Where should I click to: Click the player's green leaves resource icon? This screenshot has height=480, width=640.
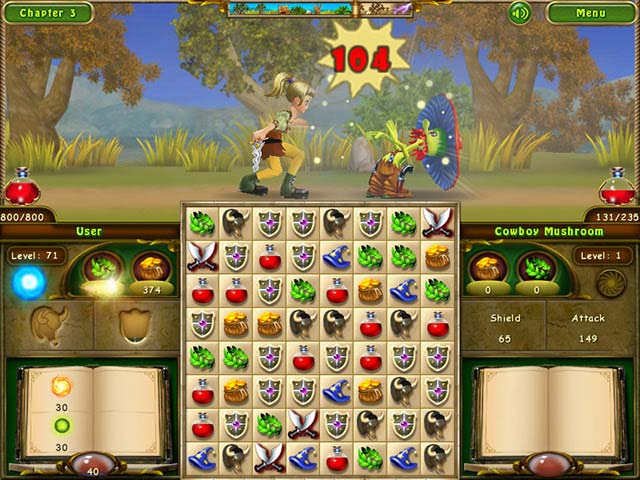(x=103, y=267)
